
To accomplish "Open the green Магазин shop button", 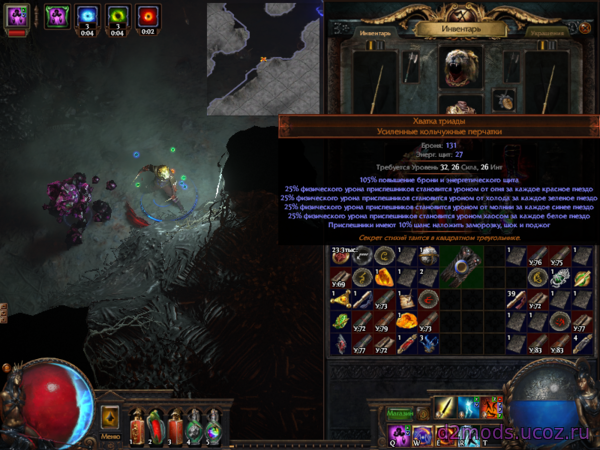I will [399, 411].
